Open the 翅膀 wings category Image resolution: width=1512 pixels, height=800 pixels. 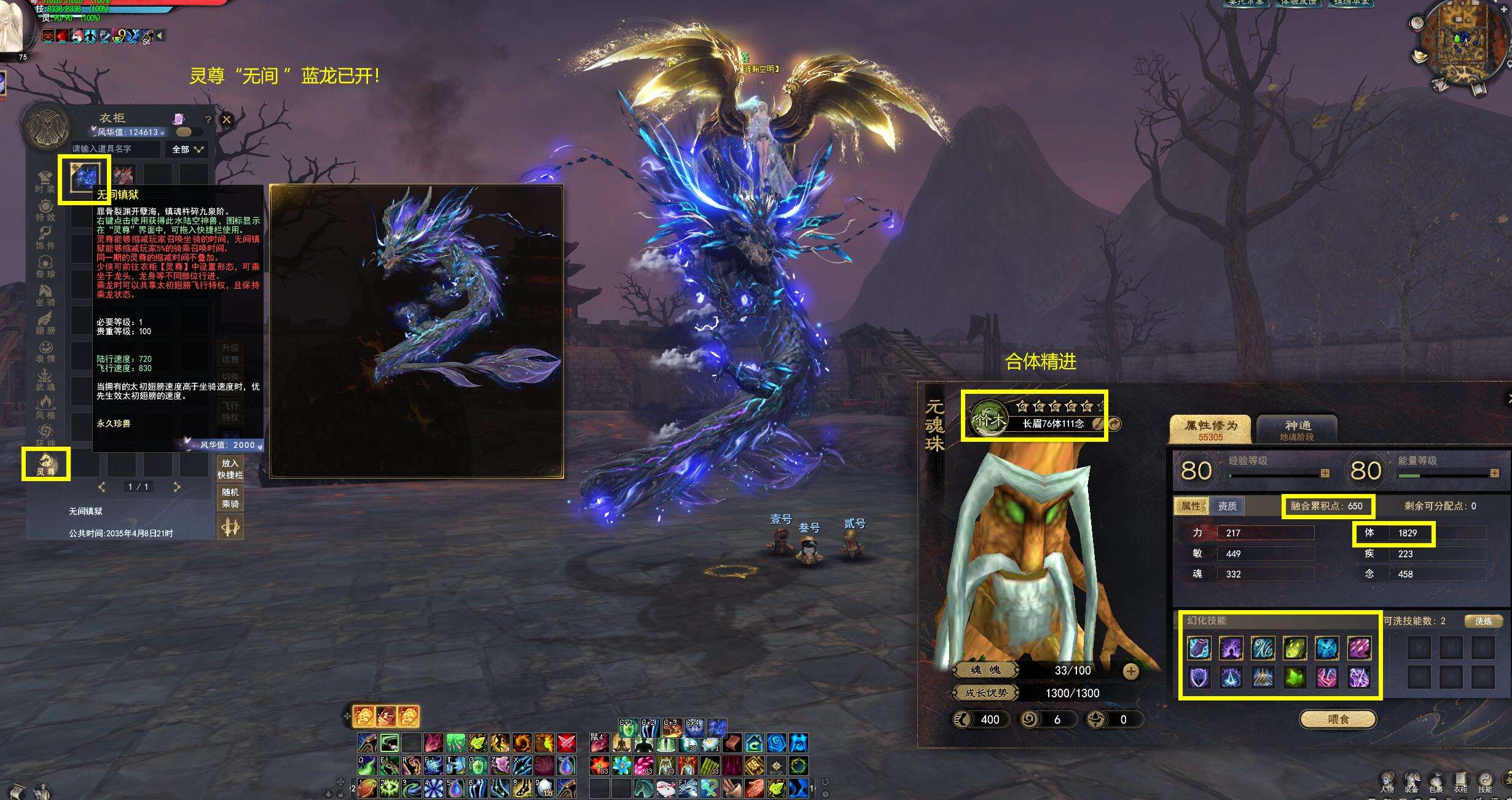pyautogui.click(x=46, y=323)
